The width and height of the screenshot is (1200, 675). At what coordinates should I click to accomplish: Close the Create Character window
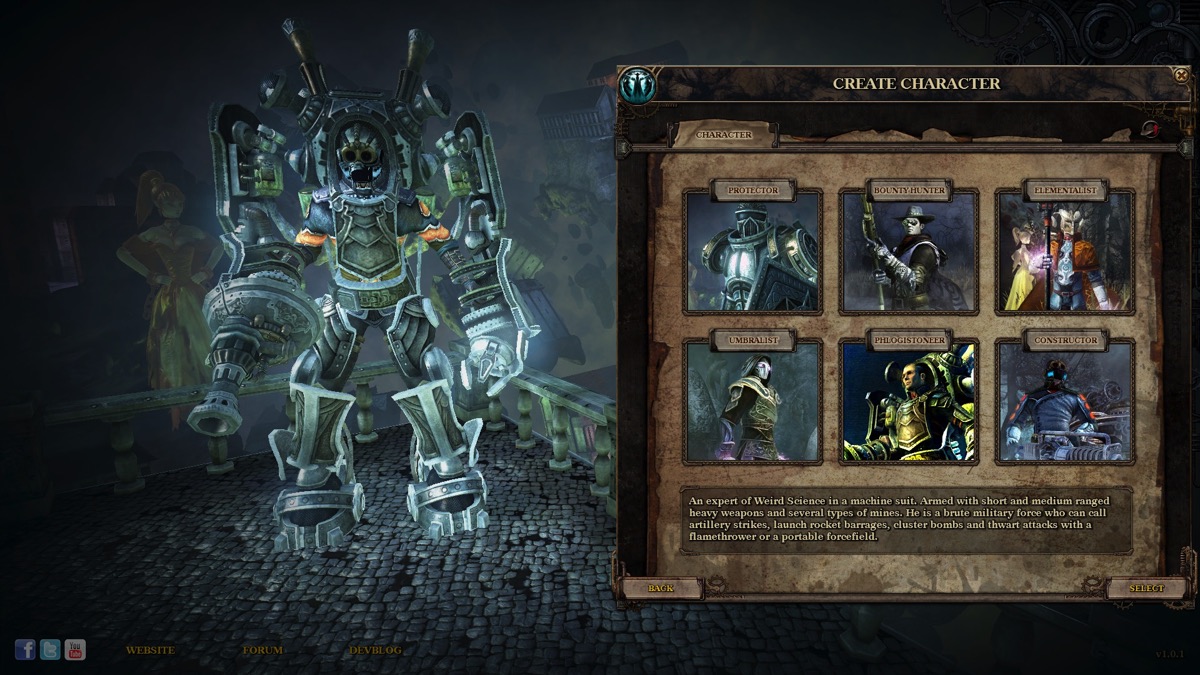pyautogui.click(x=1179, y=74)
